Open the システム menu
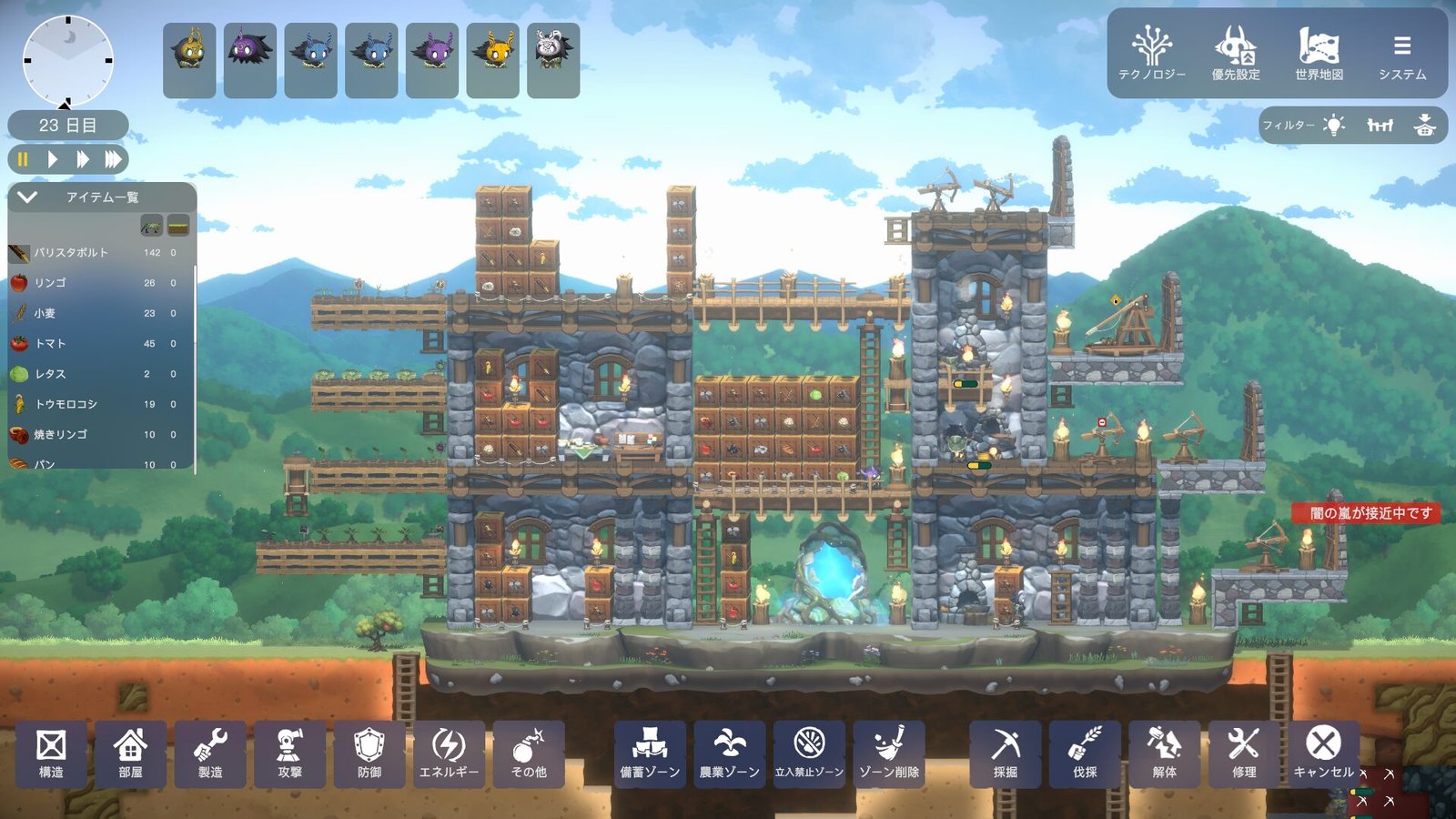 click(x=1401, y=54)
